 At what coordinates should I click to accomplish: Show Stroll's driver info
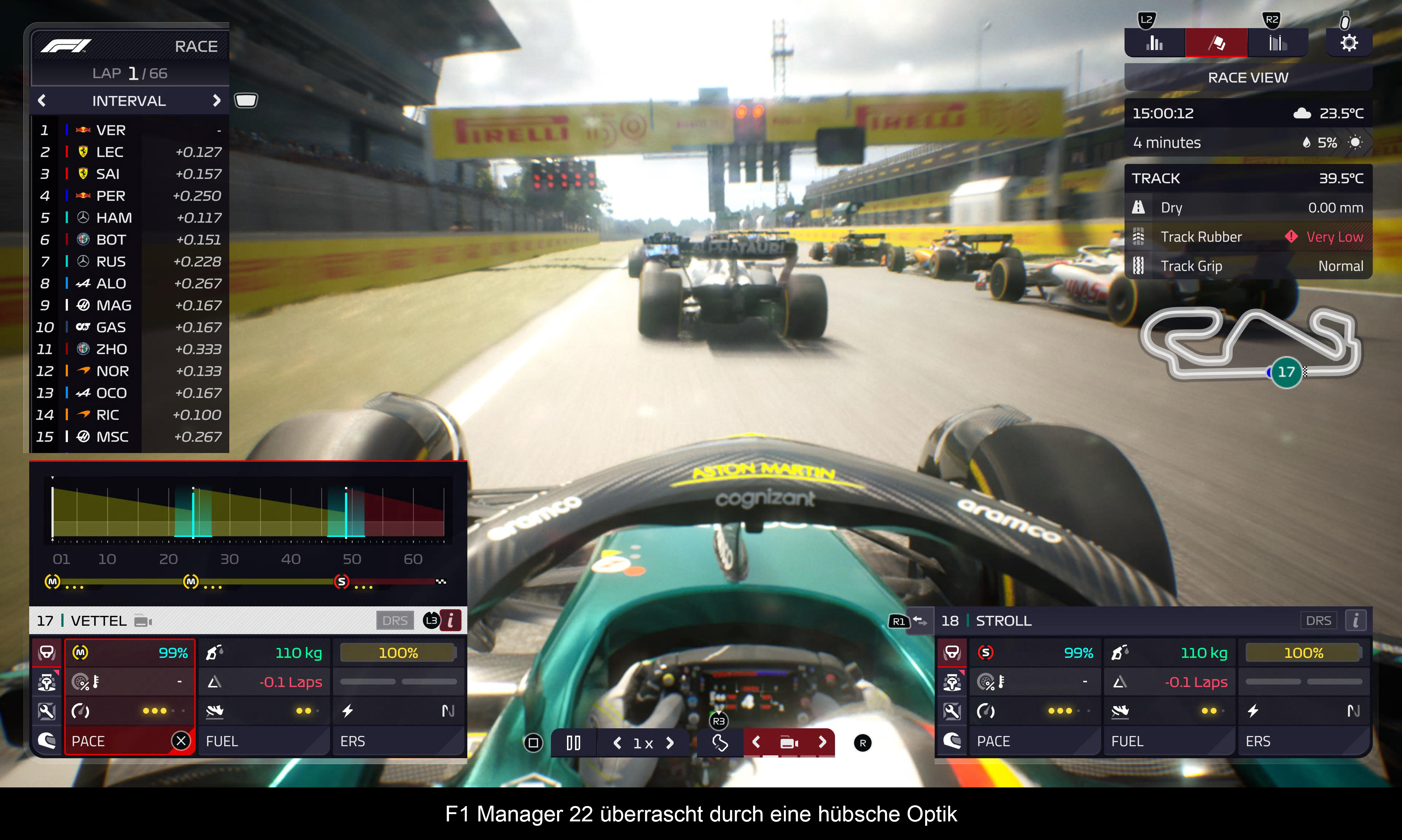point(1356,620)
